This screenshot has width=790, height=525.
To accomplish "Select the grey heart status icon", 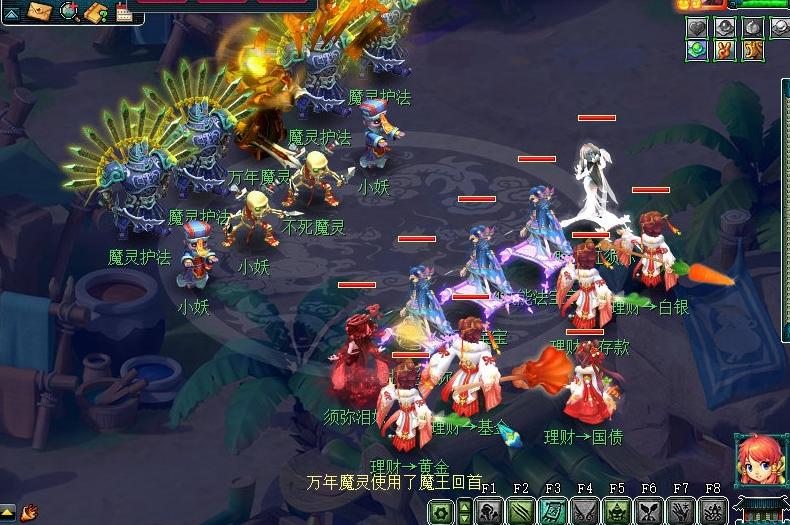I will (697, 28).
